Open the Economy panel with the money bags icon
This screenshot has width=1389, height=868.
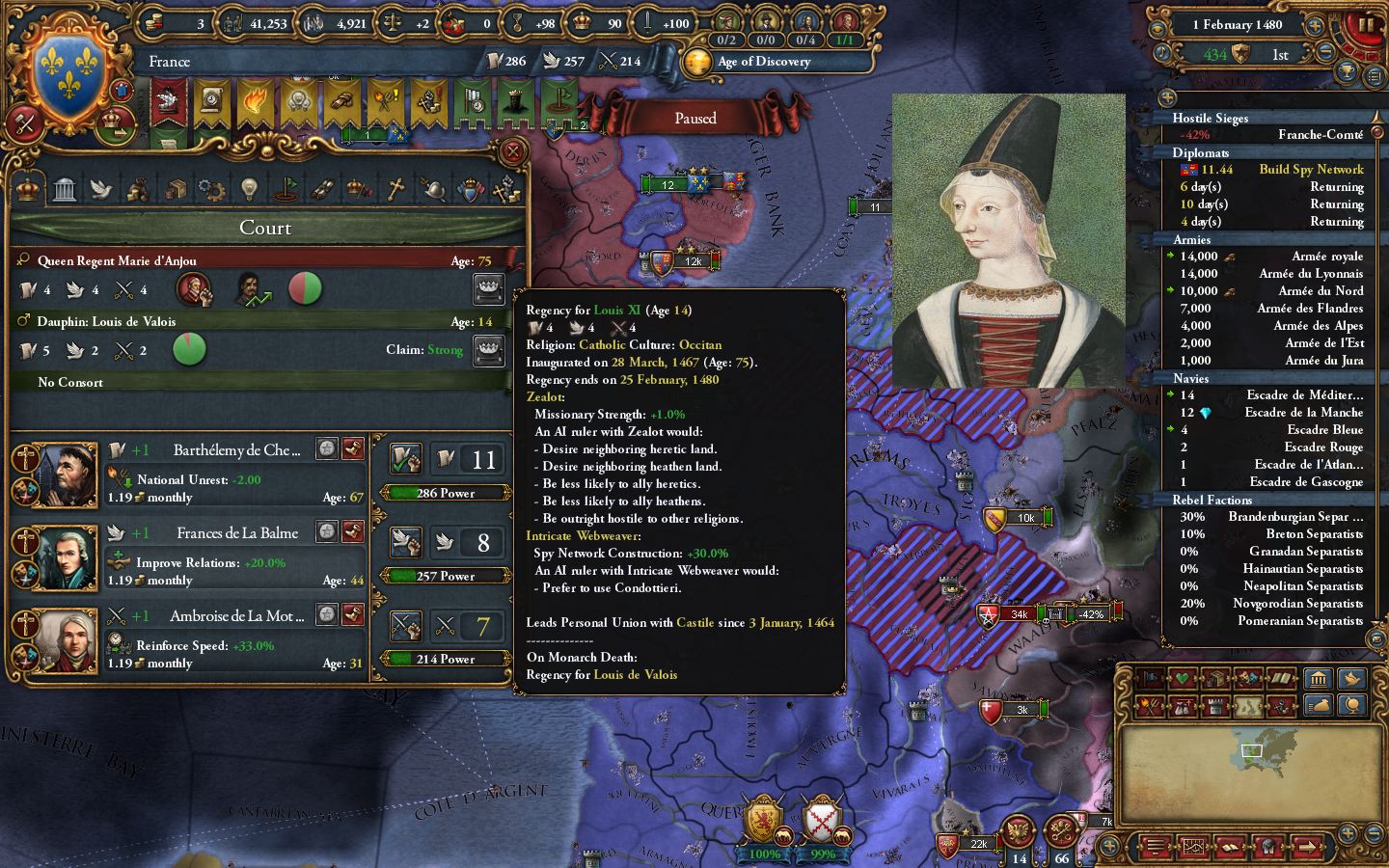(x=136, y=188)
